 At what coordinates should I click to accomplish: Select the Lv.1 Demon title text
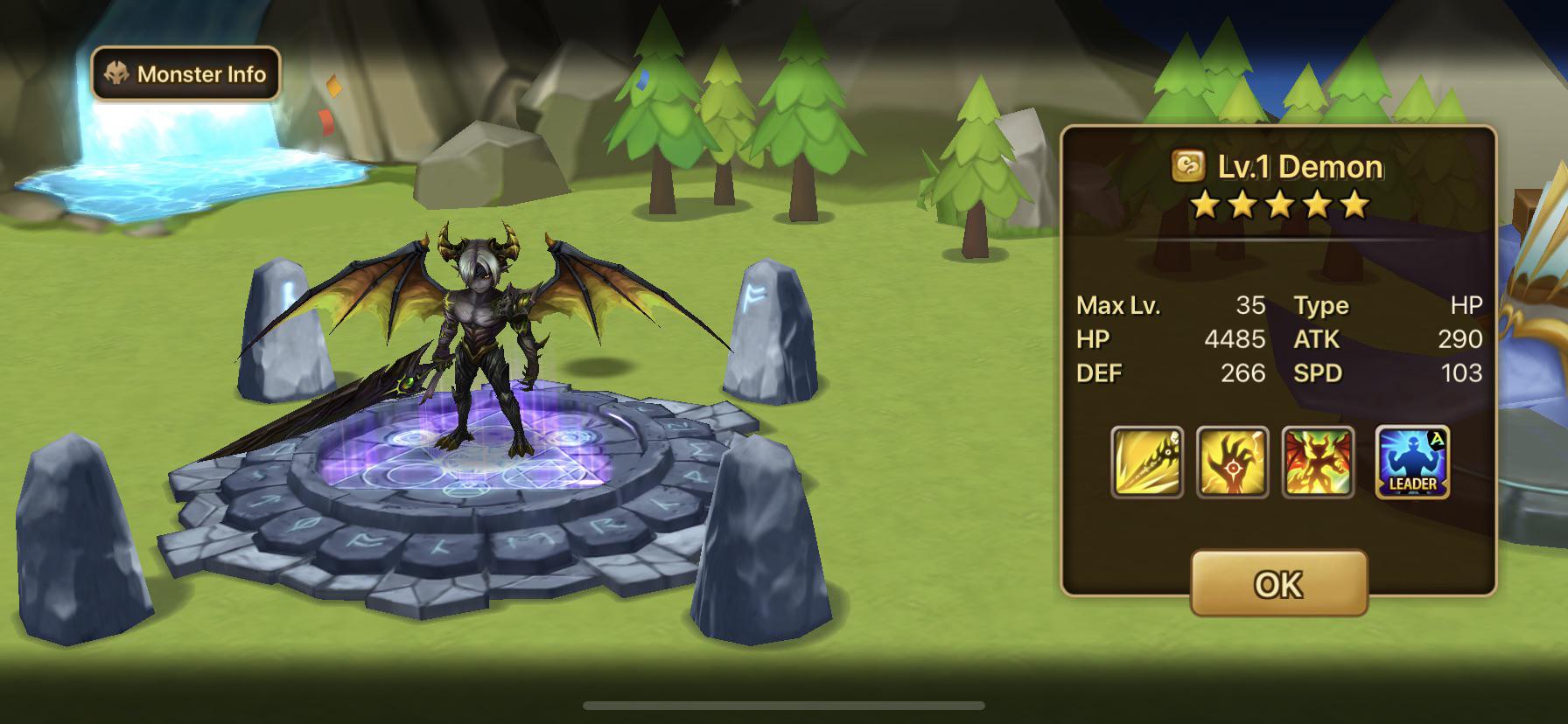[1298, 166]
